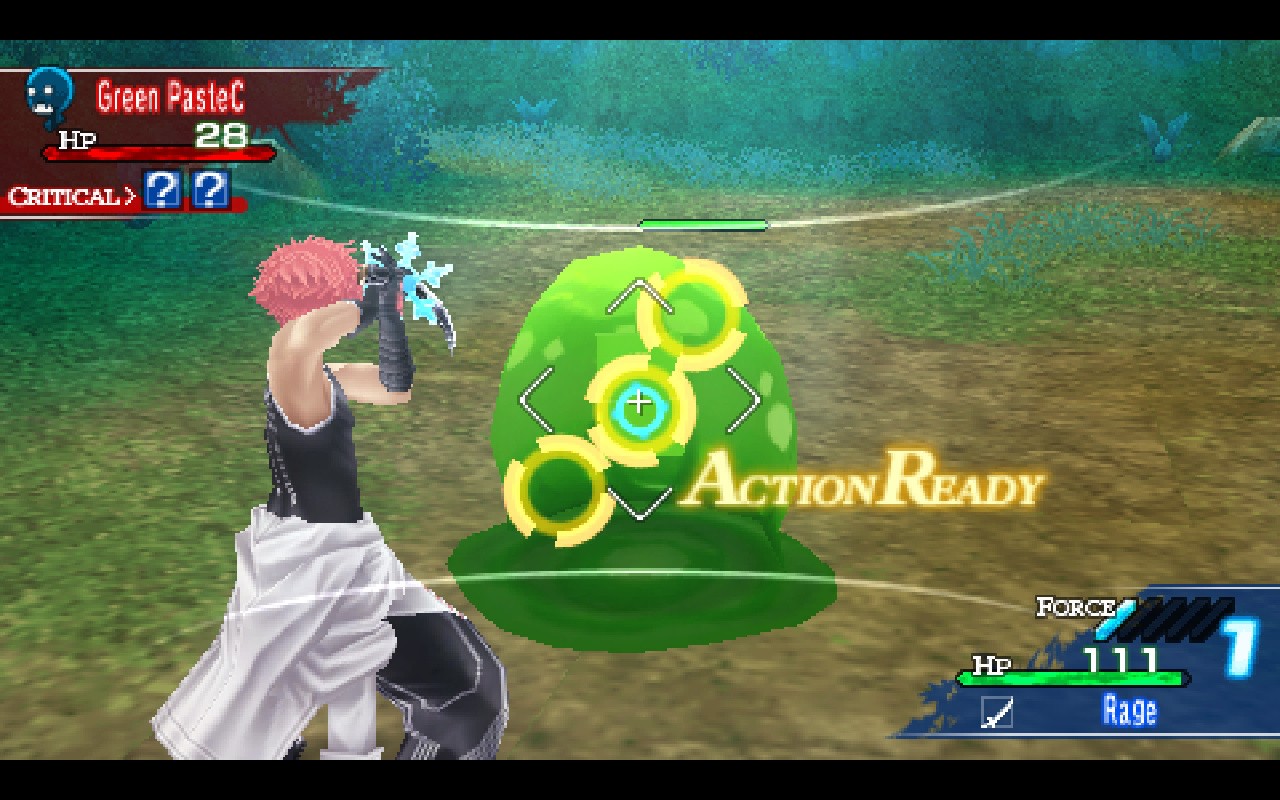Screen dimensions: 1280x800
Task: Click the left chevron arrow of the reticle
Action: pos(533,400)
